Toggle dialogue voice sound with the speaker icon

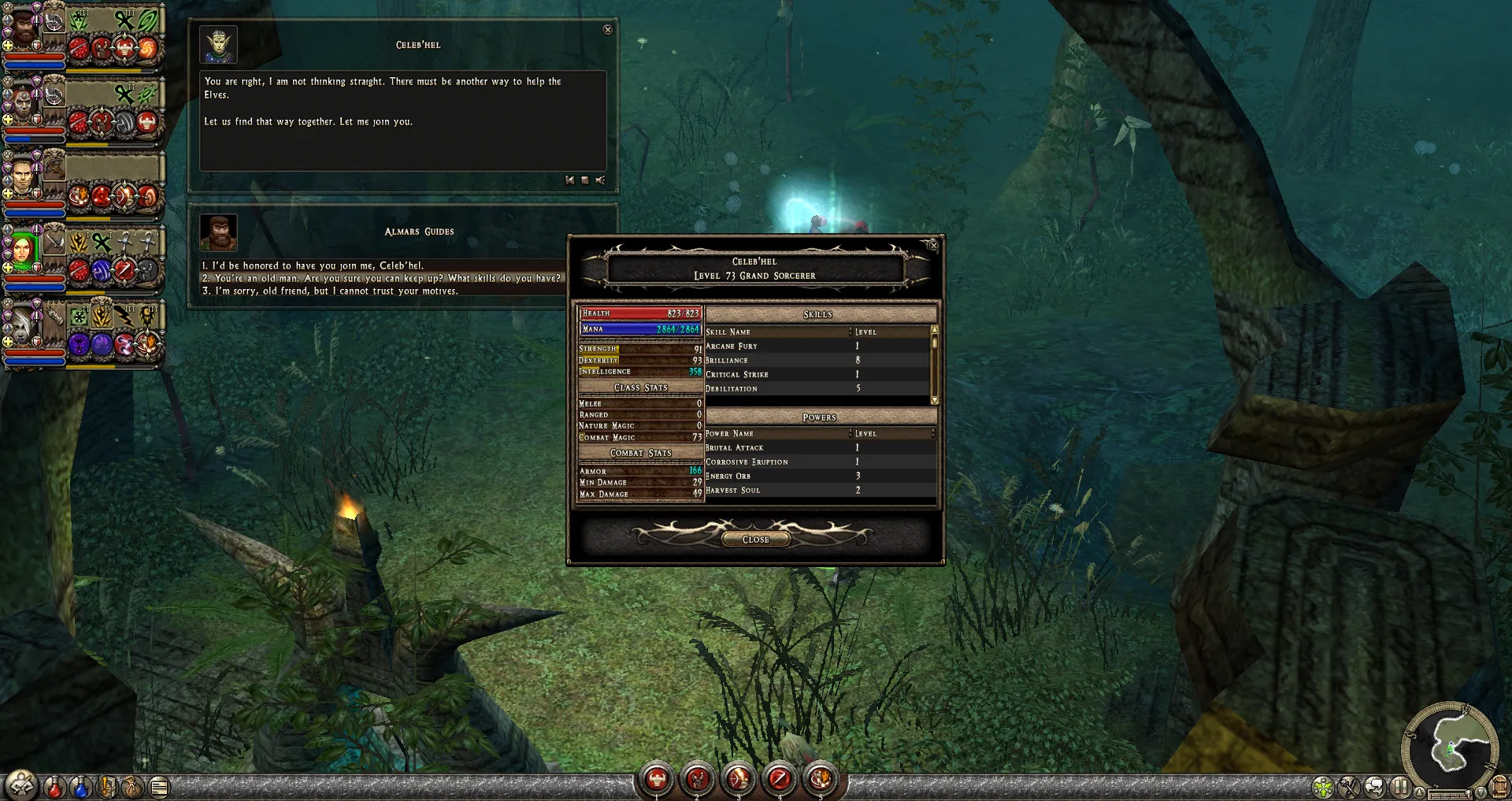click(x=600, y=180)
